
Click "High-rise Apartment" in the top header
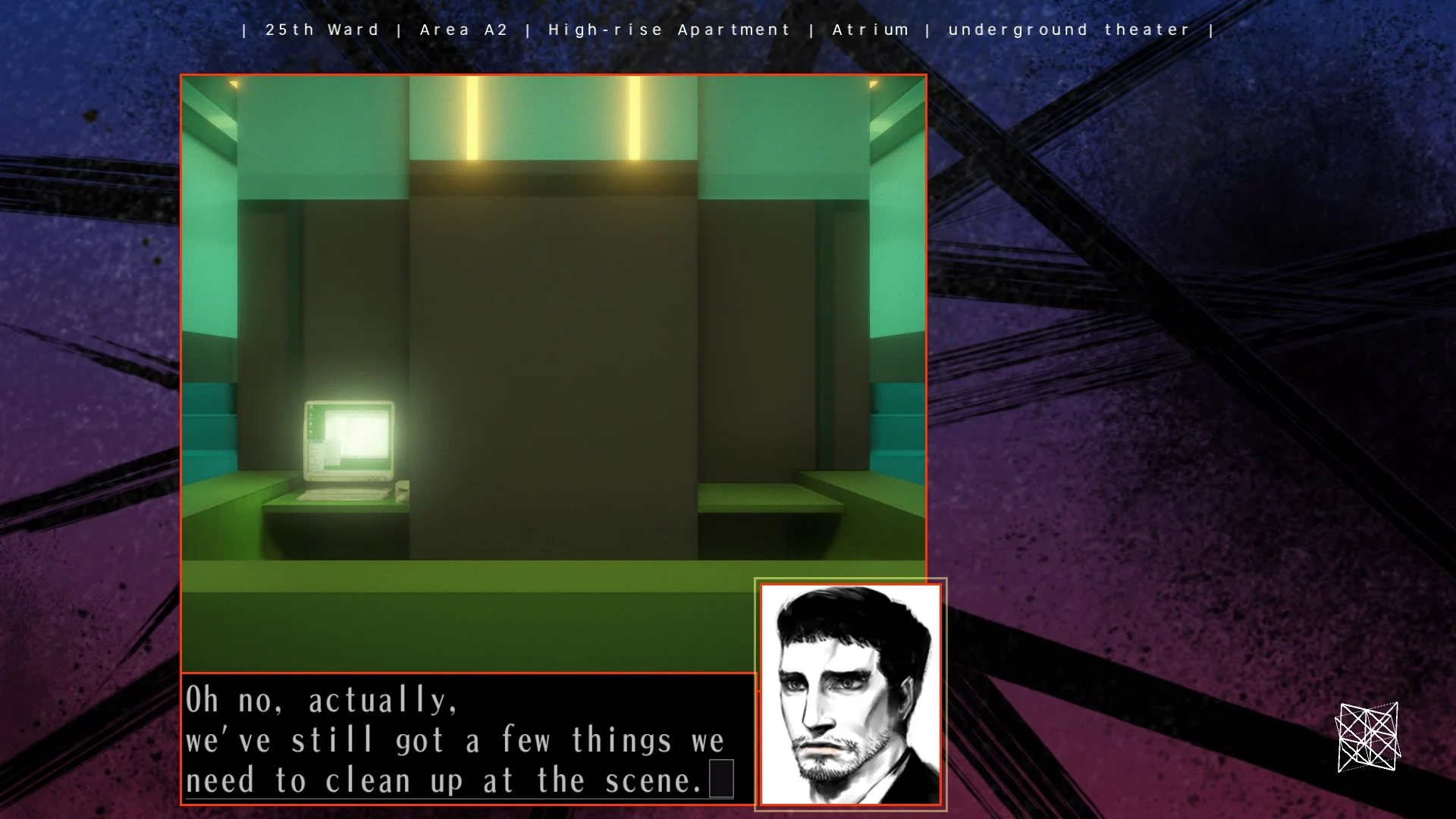(669, 30)
